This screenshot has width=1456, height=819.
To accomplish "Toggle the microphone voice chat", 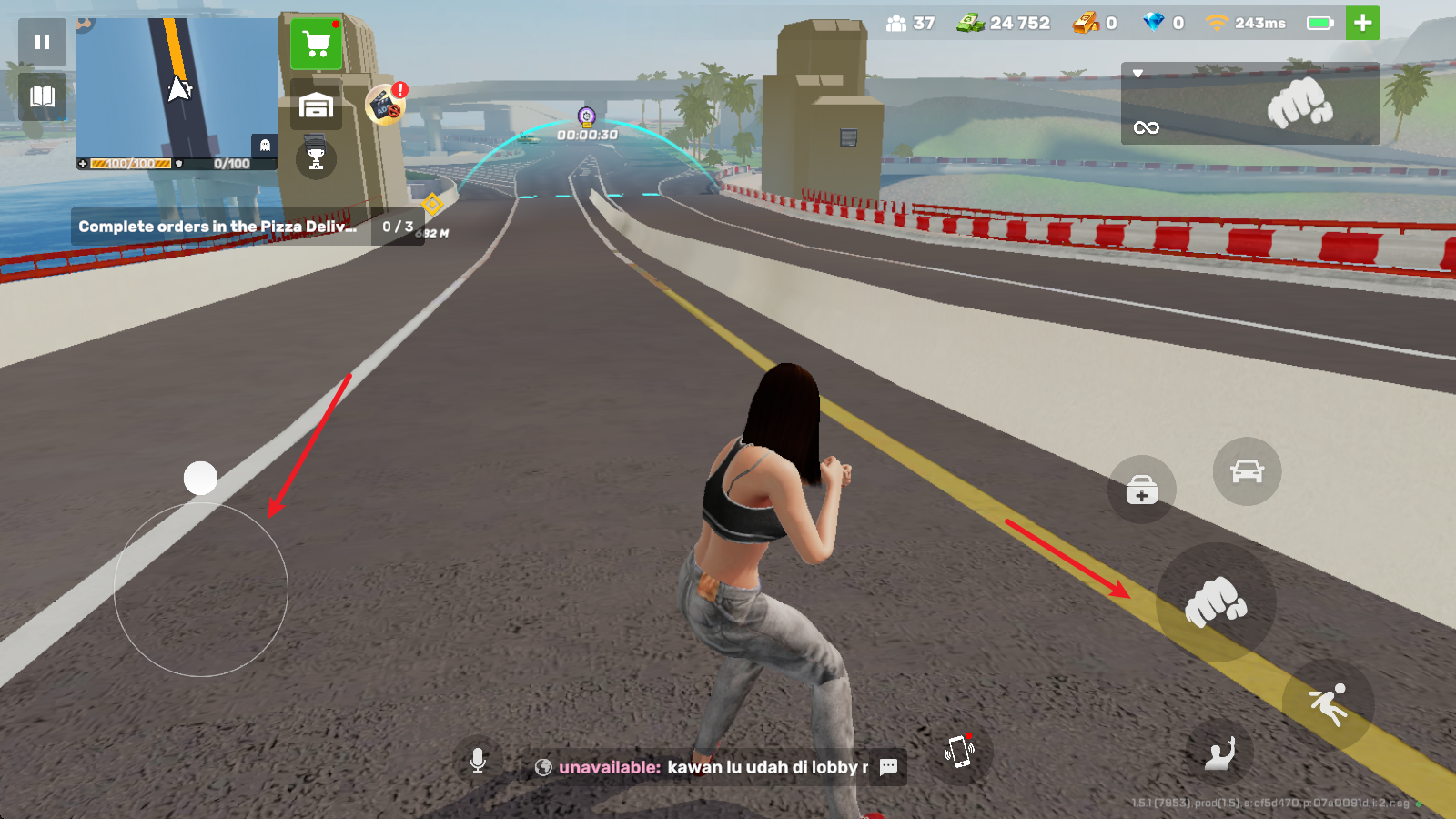I will pos(478,761).
